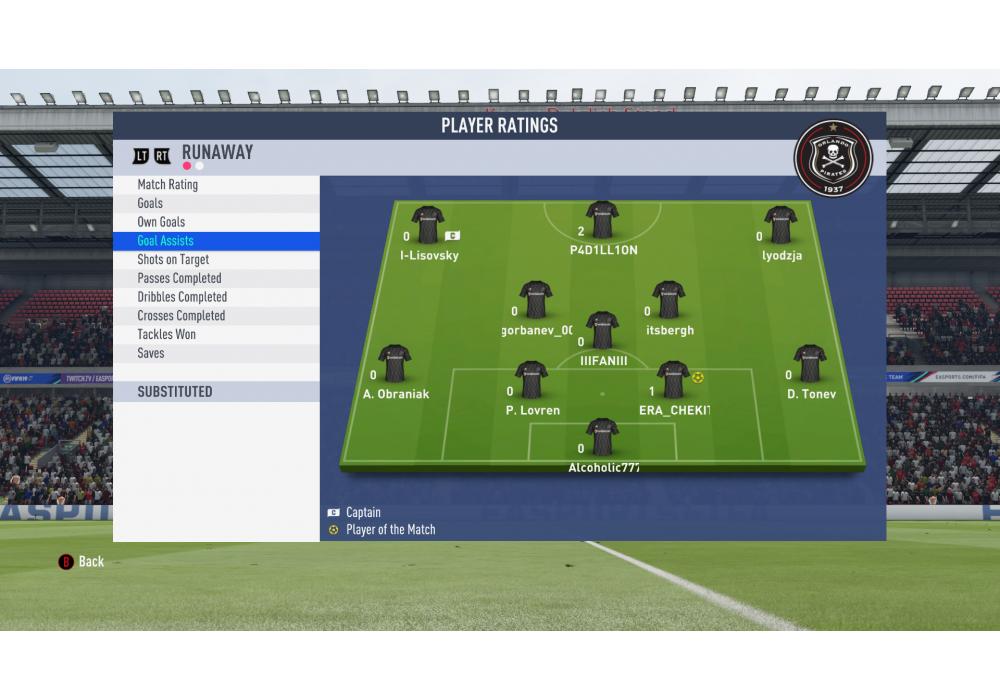Open the Own Goals stat row
This screenshot has width=1000, height=700.
161,222
